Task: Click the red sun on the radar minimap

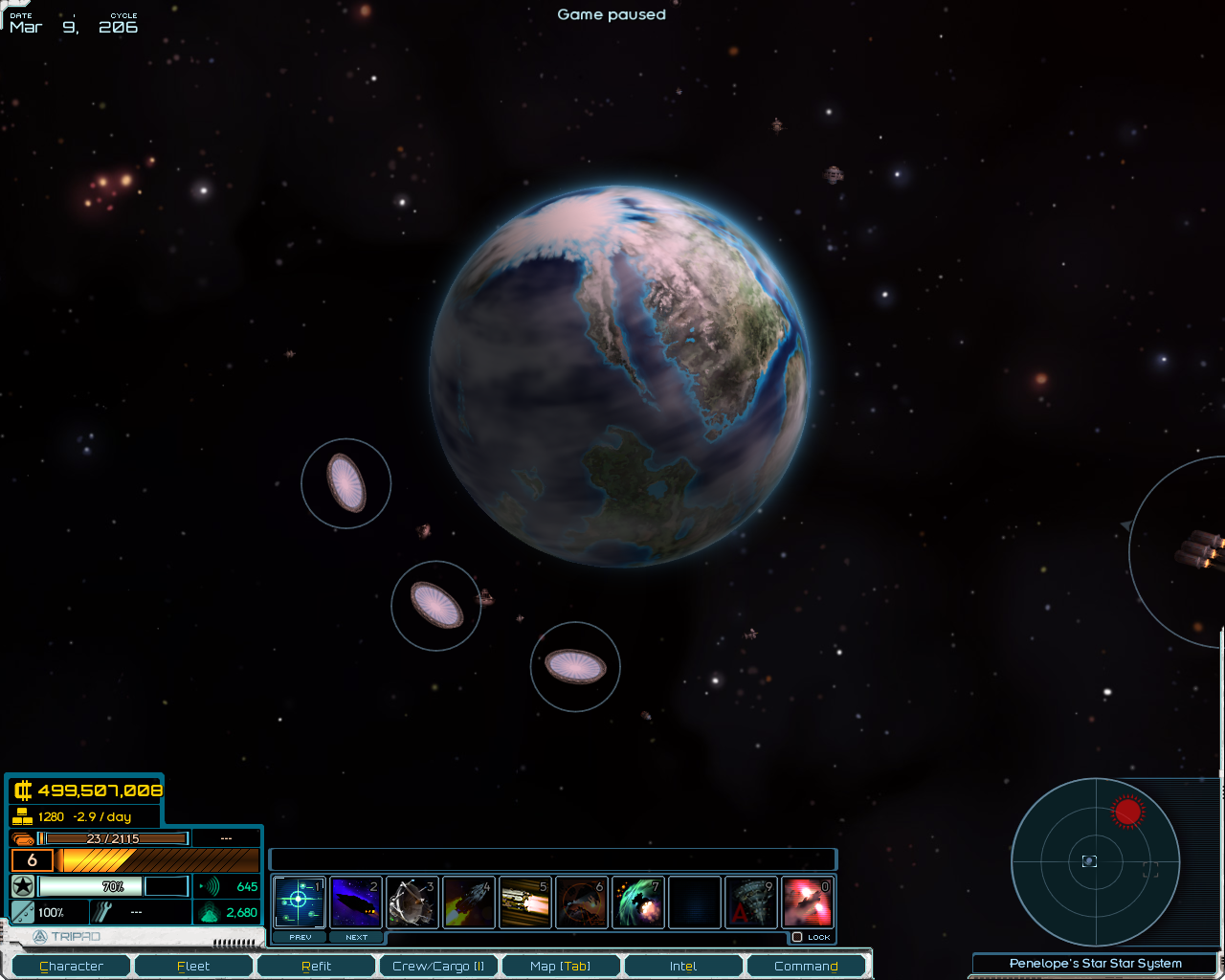Action: 1128,812
